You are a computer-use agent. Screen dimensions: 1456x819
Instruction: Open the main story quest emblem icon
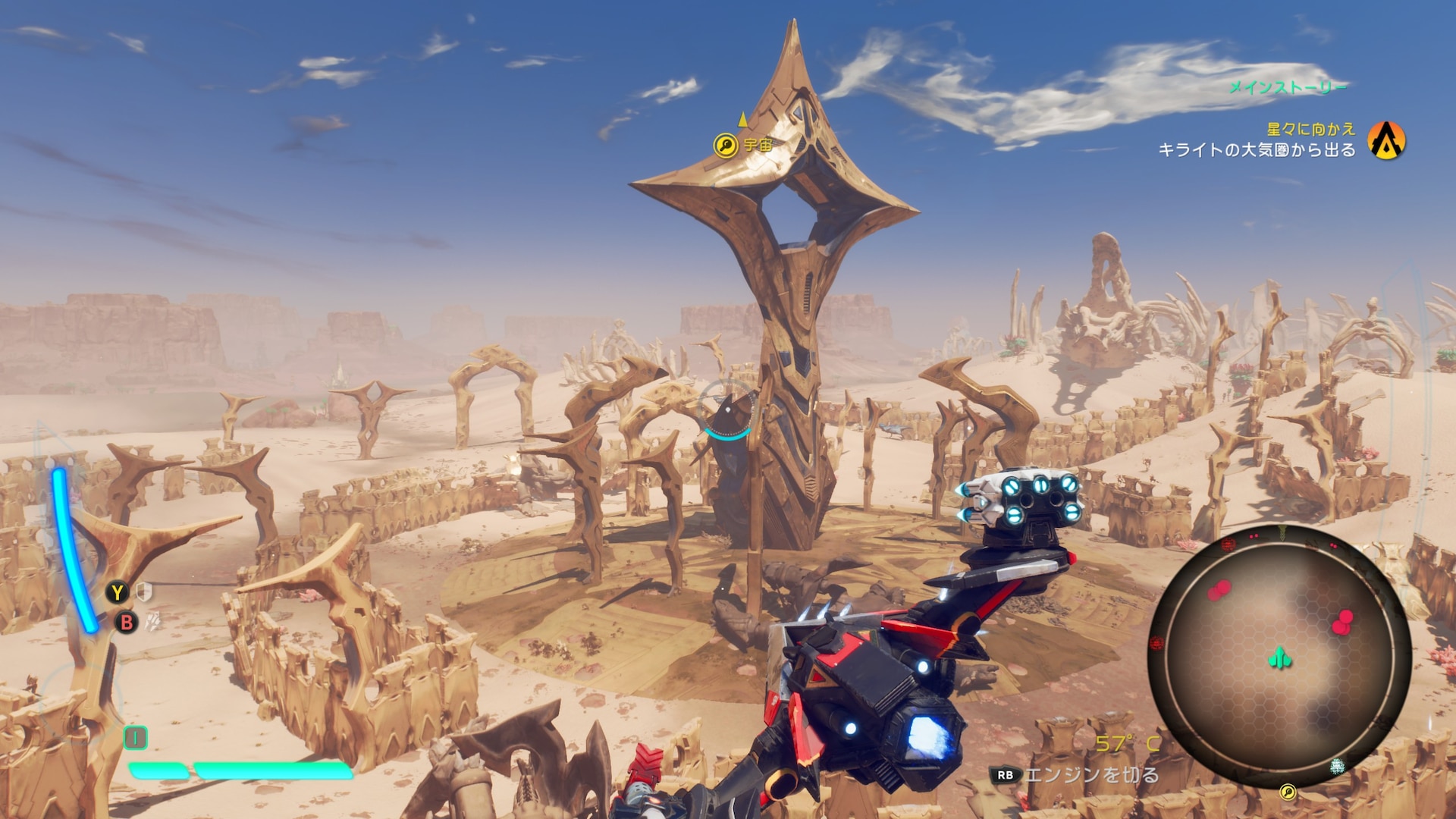click(x=1386, y=141)
